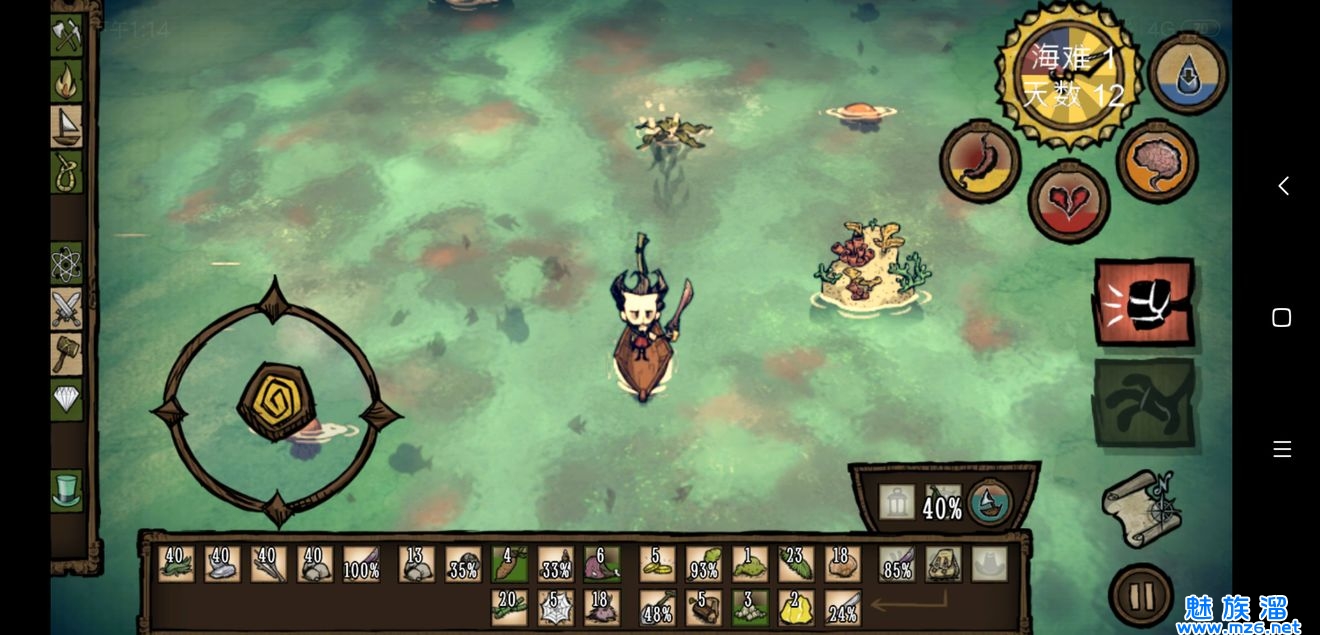Open the rope Survival crafting tab
Image resolution: width=1320 pixels, height=635 pixels.
pyautogui.click(x=66, y=172)
